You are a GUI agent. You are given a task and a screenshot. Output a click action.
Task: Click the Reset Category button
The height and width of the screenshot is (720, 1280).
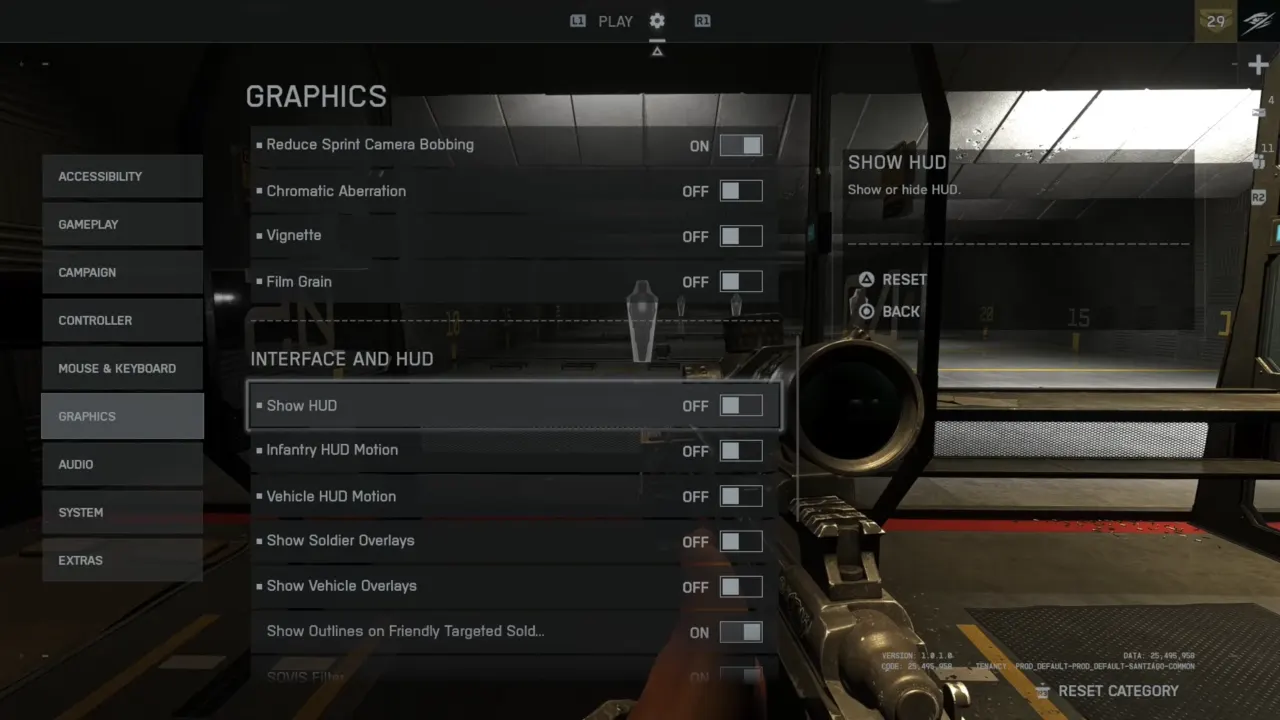coord(1107,691)
